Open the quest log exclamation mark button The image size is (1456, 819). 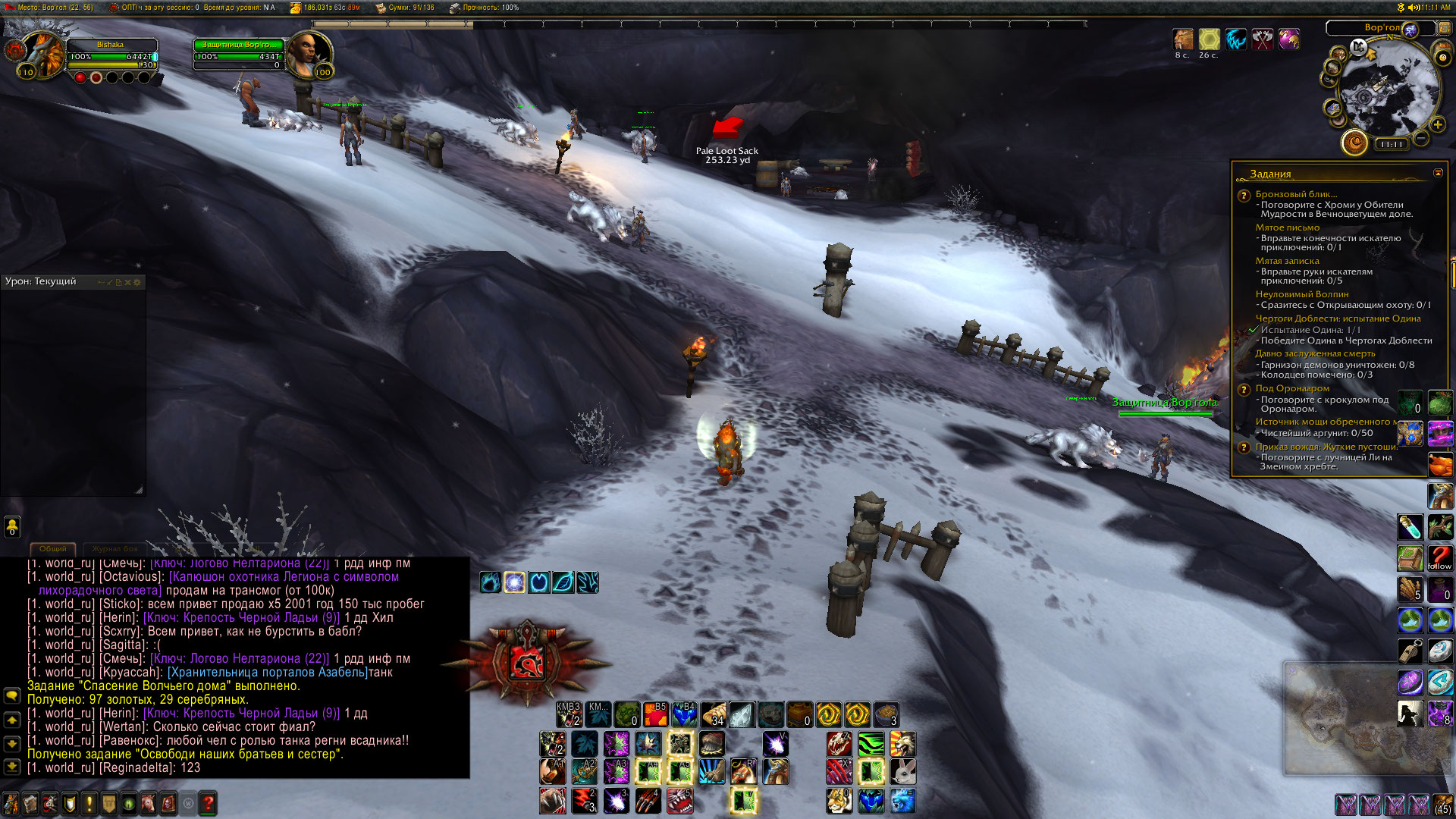[x=89, y=803]
